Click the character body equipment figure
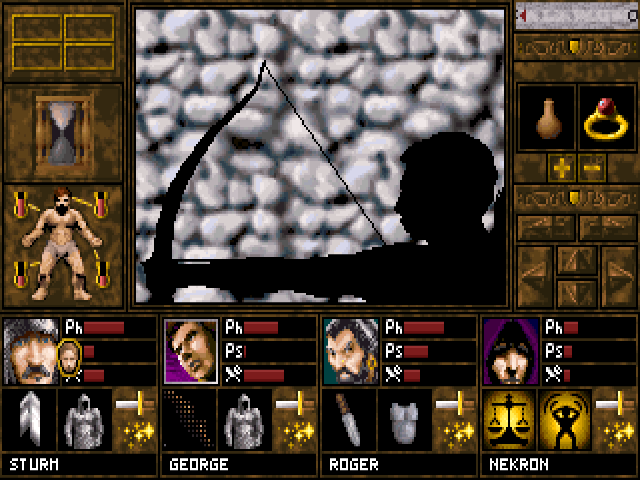640x480 pixels. click(x=62, y=245)
